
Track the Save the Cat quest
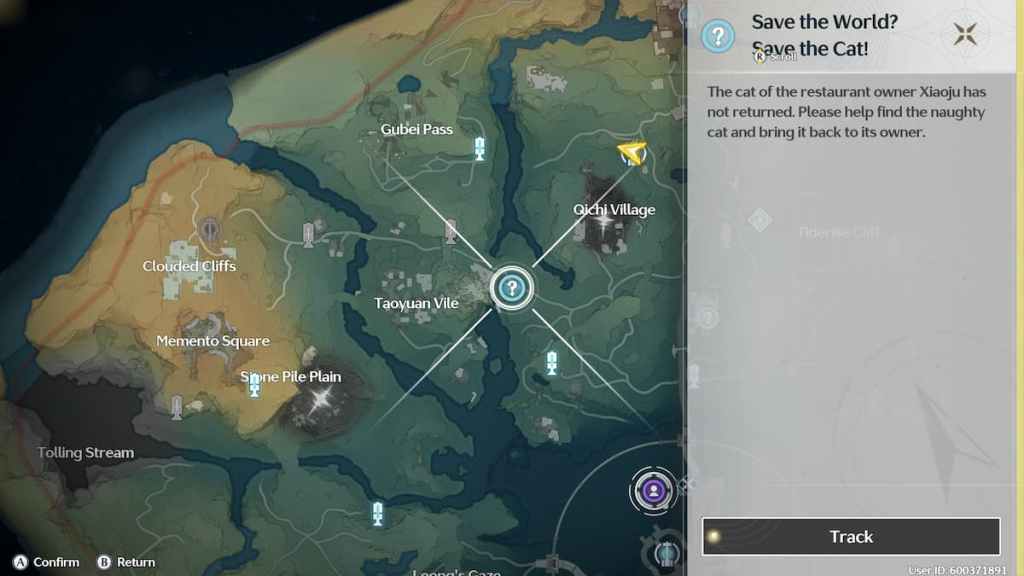click(851, 537)
